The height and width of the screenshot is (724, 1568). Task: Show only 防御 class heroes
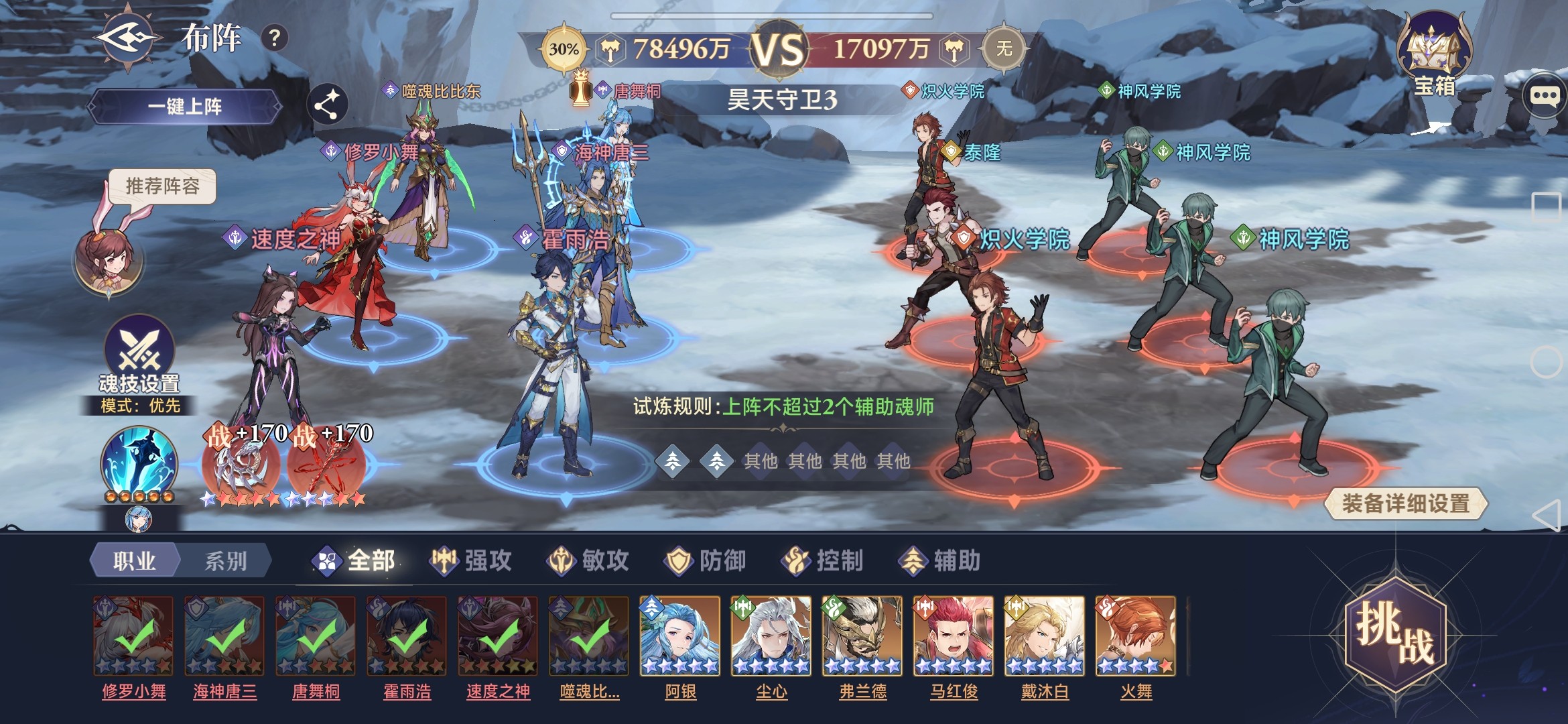click(x=706, y=560)
